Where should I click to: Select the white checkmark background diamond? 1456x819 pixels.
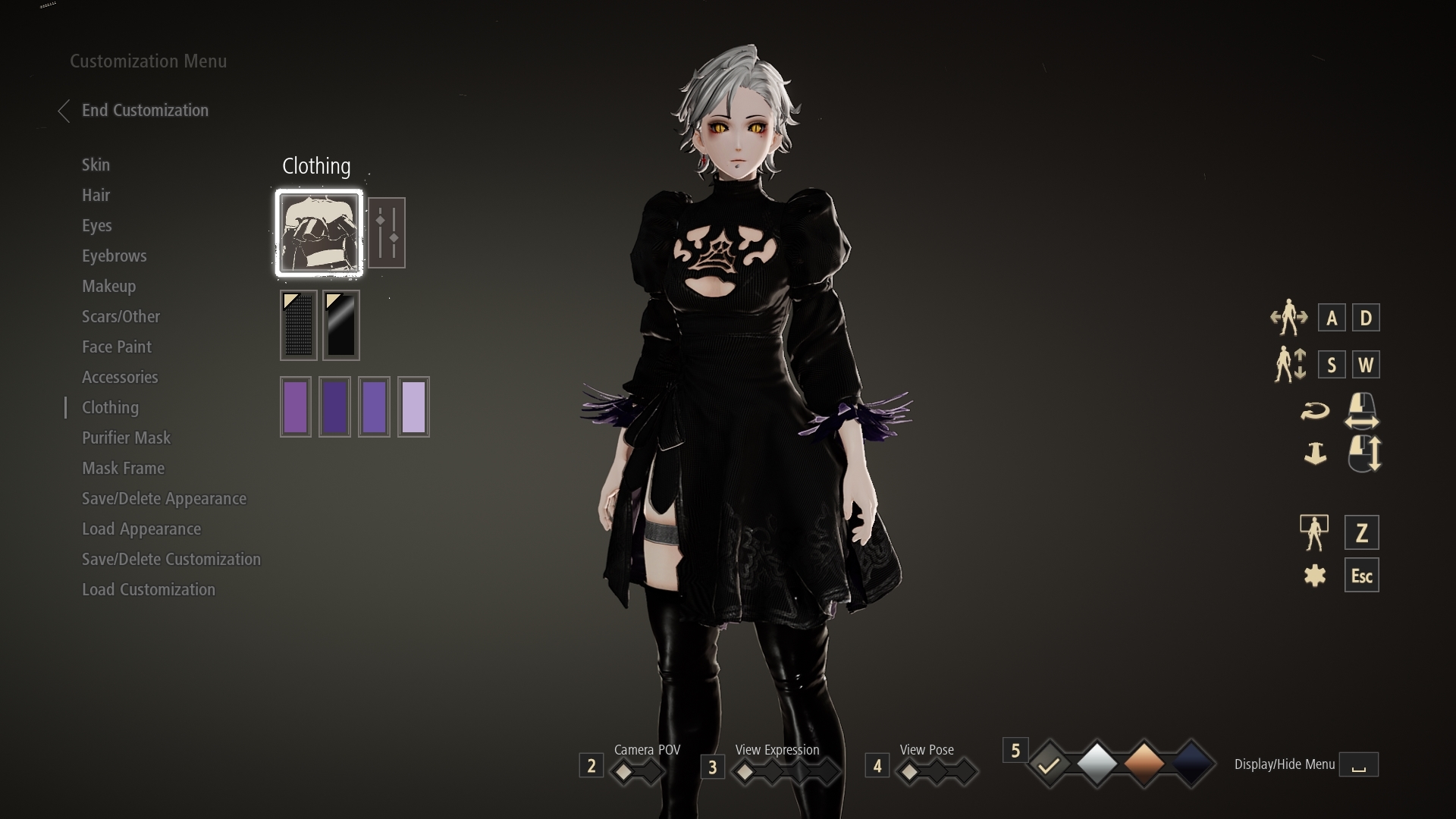(1050, 764)
